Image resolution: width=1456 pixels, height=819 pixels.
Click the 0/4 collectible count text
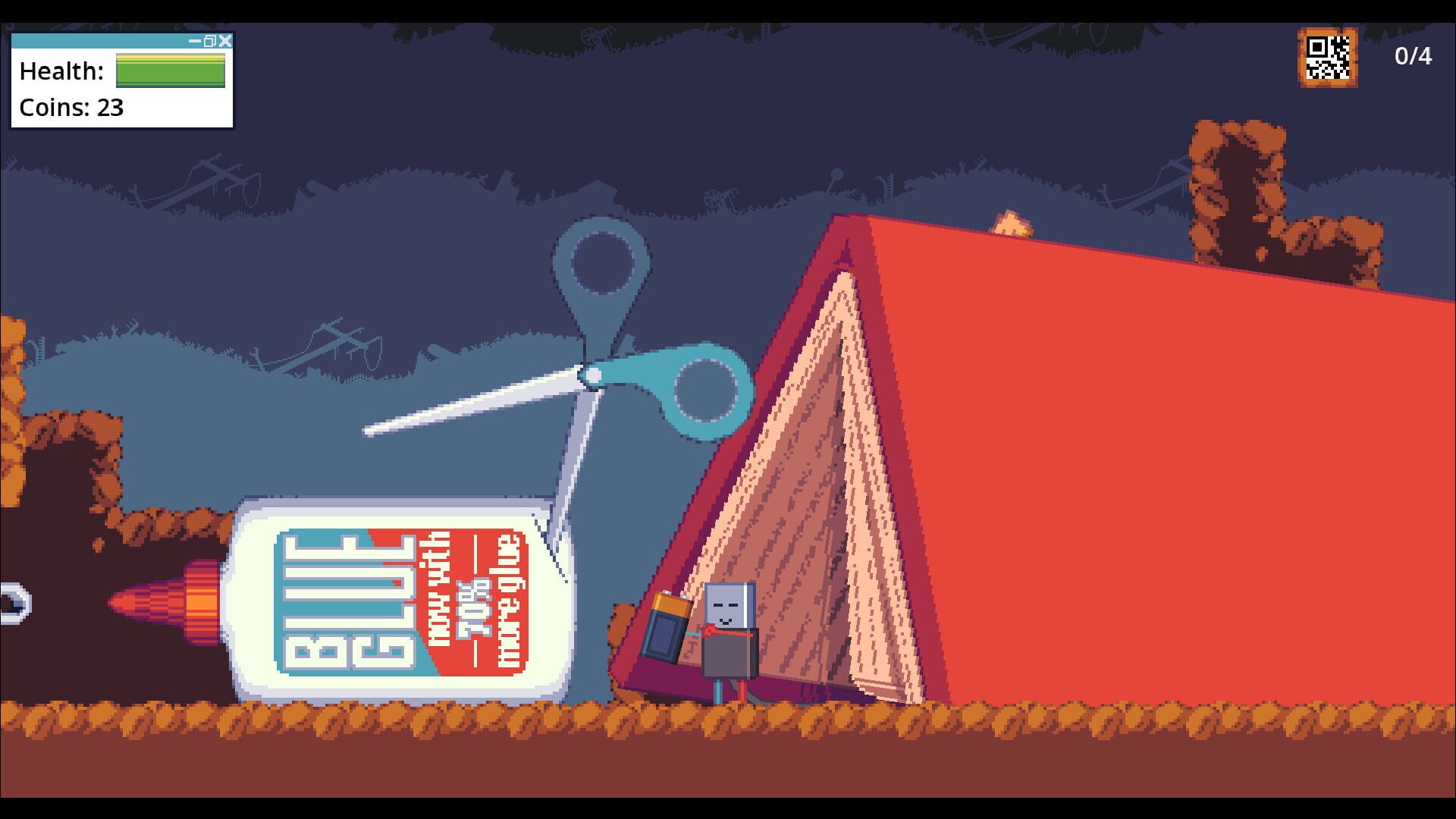point(1412,55)
